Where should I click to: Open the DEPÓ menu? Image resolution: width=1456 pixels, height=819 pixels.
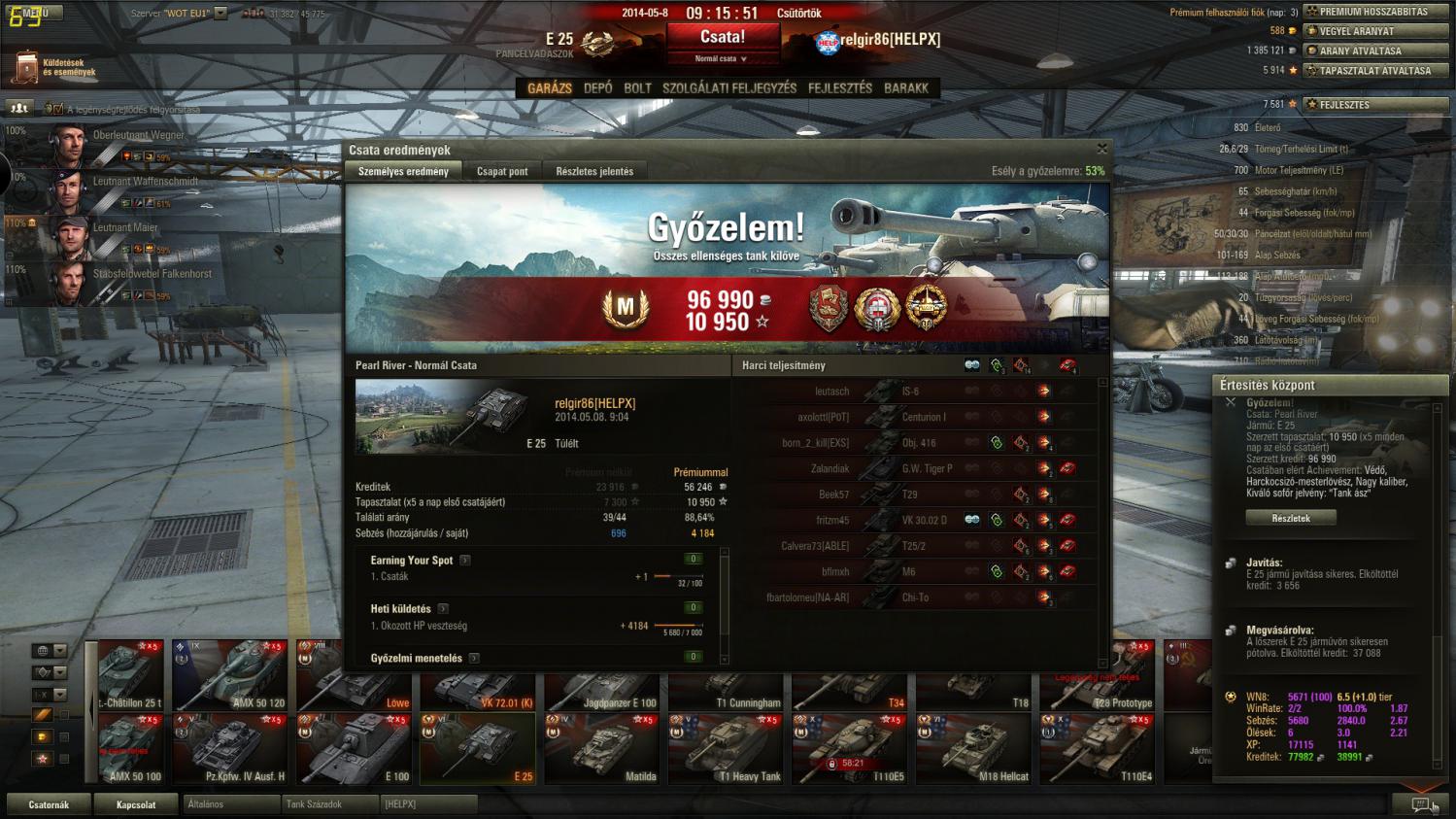point(598,87)
